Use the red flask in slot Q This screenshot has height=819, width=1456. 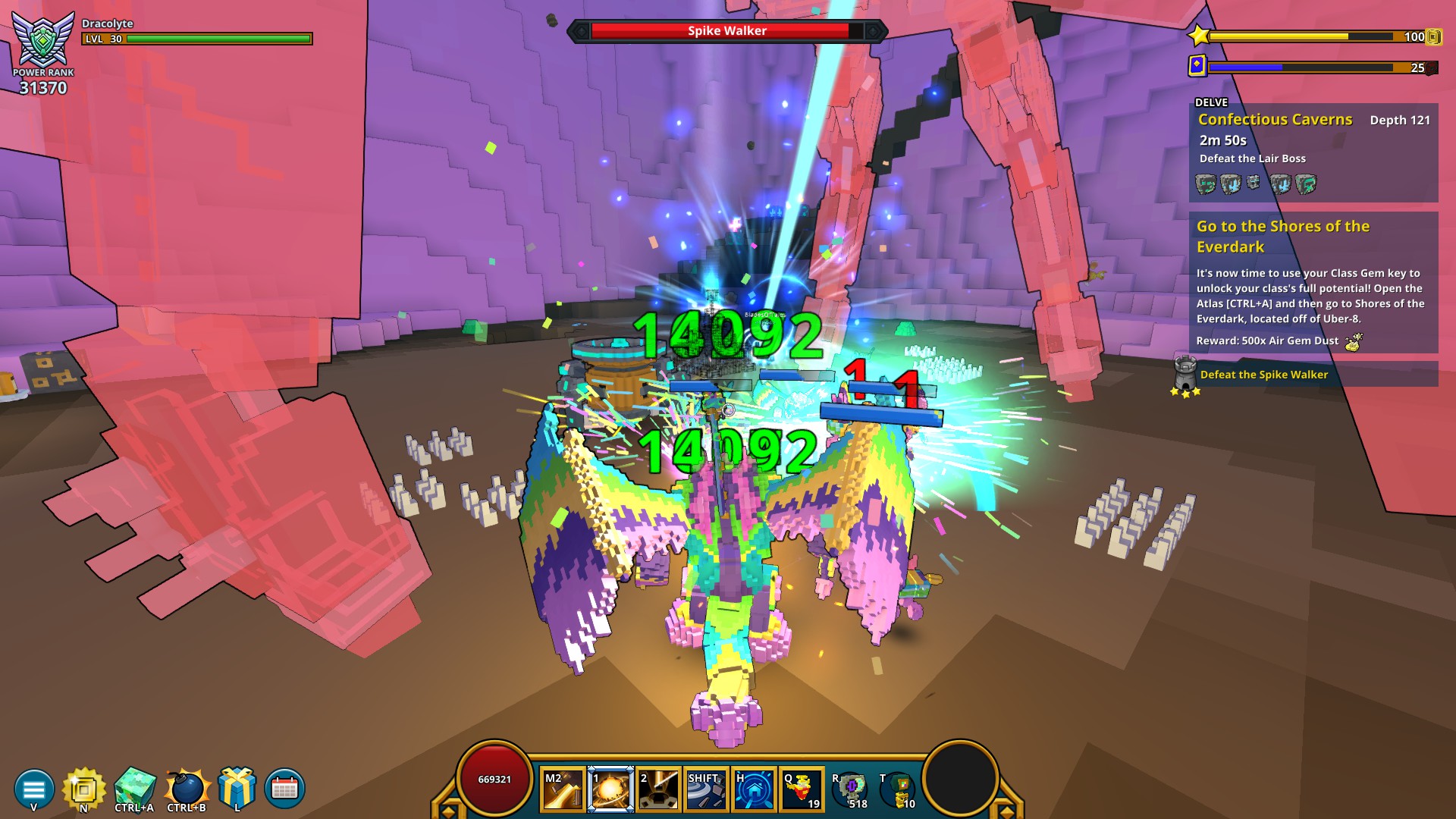click(x=801, y=790)
